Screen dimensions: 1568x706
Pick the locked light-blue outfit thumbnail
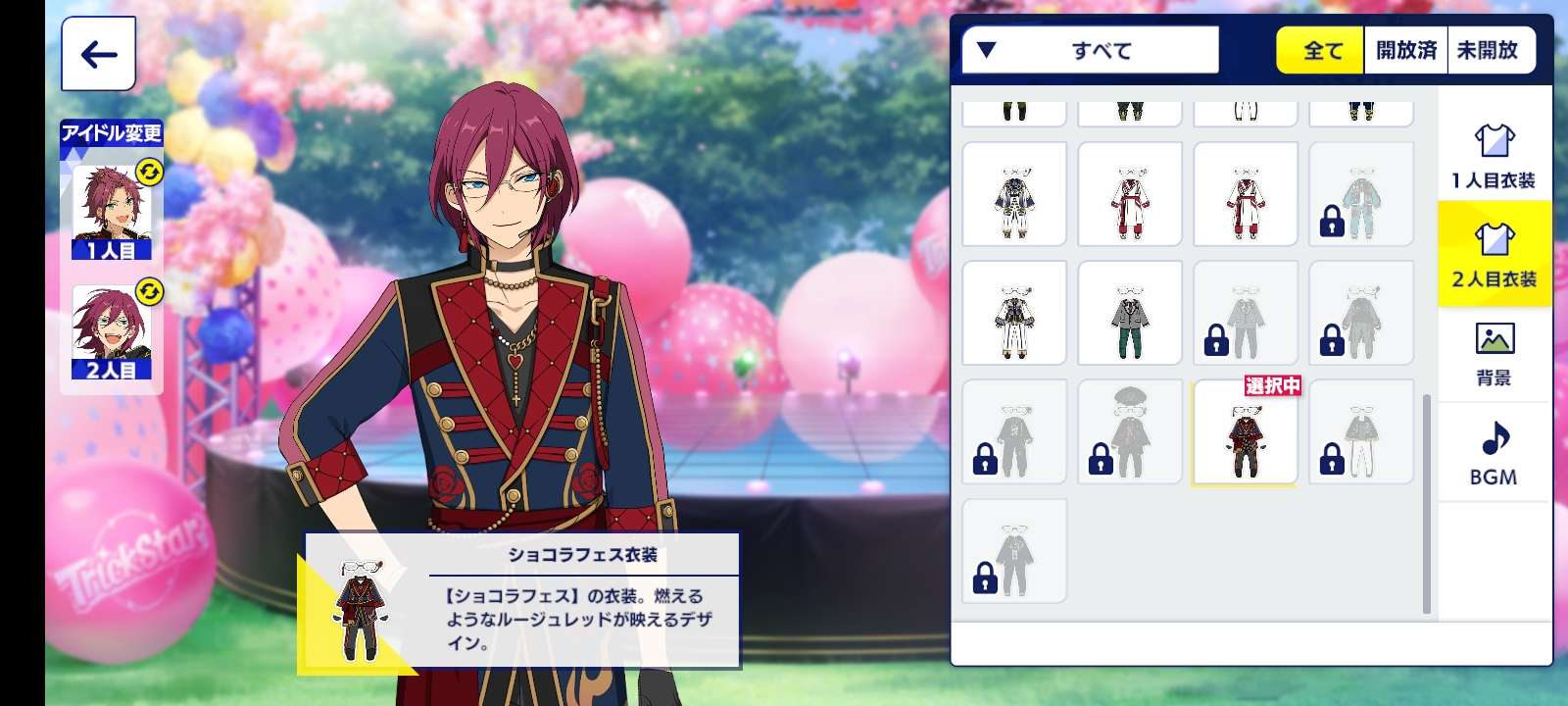1361,194
